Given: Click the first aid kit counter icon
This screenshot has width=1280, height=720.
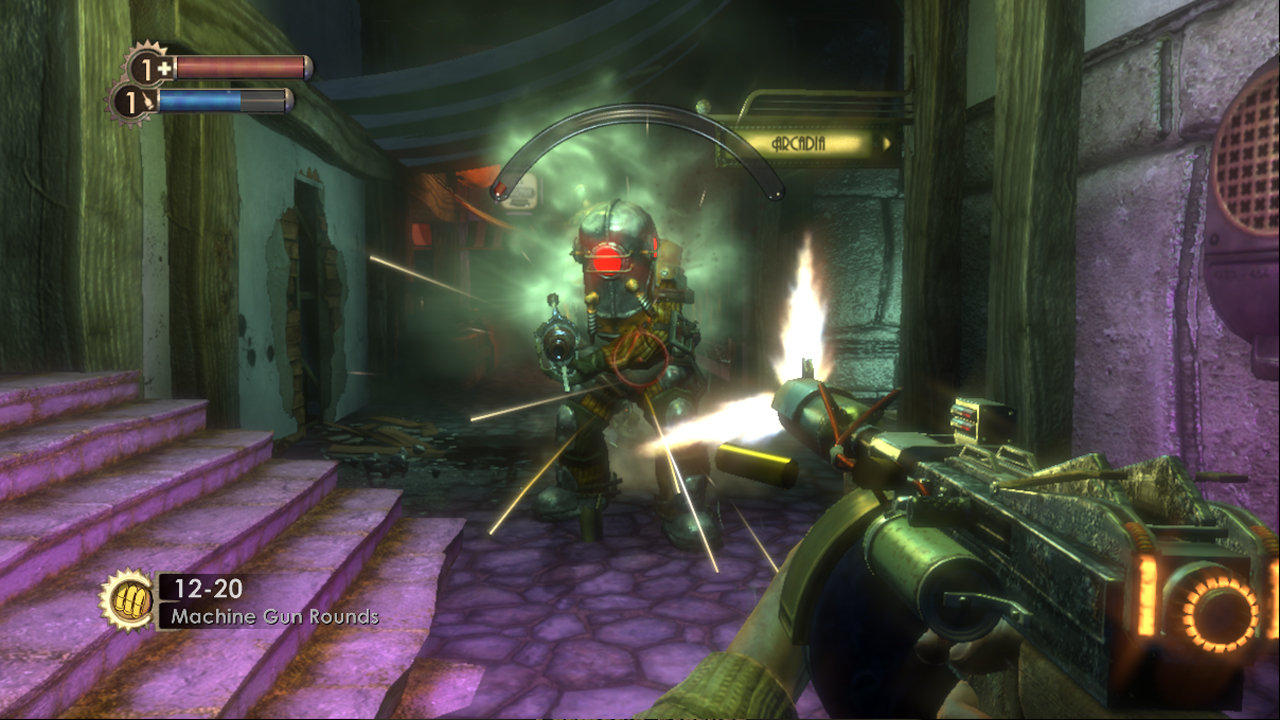Looking at the screenshot, I should [149, 67].
